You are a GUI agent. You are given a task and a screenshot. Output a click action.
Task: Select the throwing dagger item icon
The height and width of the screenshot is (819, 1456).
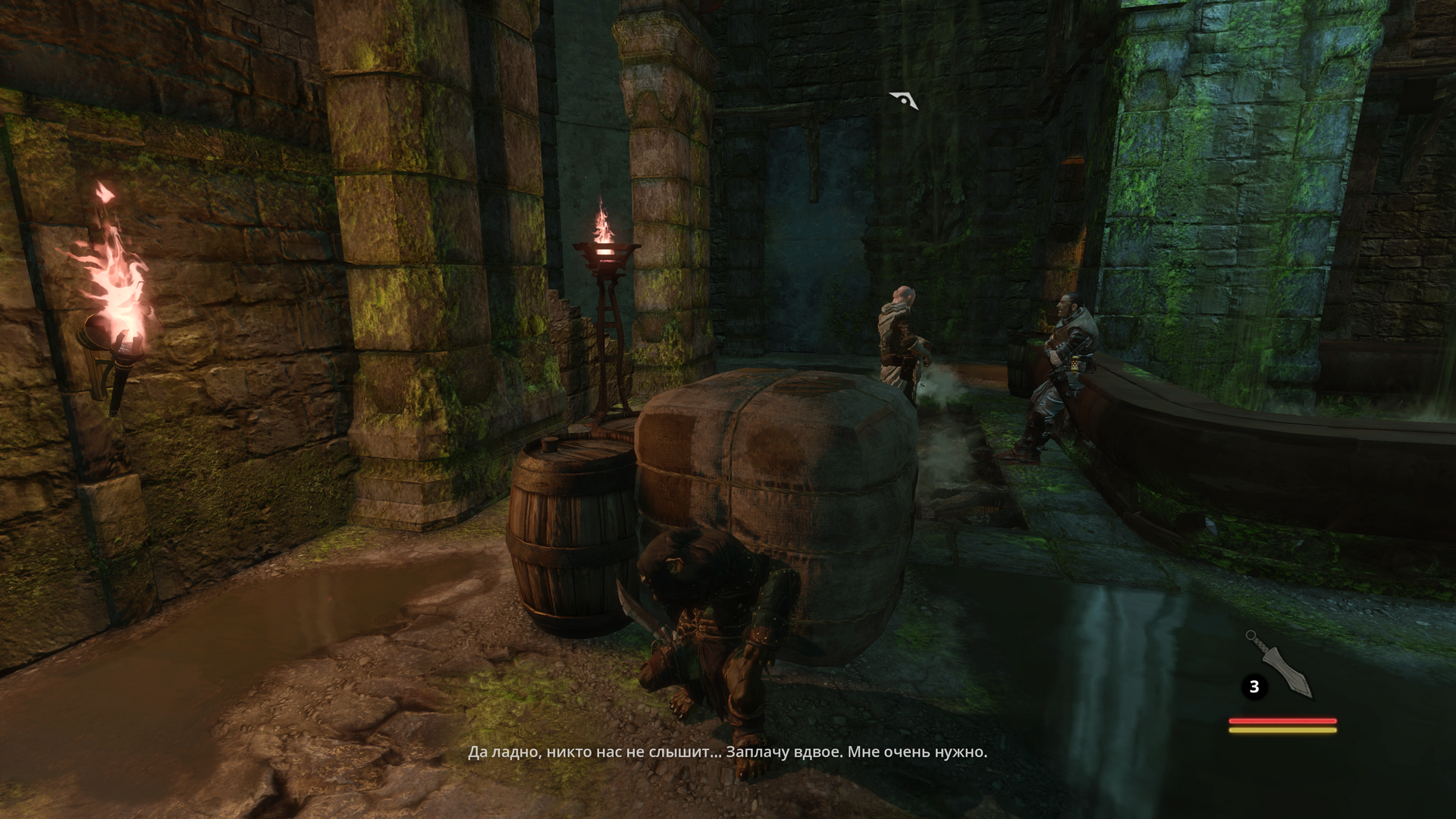coord(1280,665)
